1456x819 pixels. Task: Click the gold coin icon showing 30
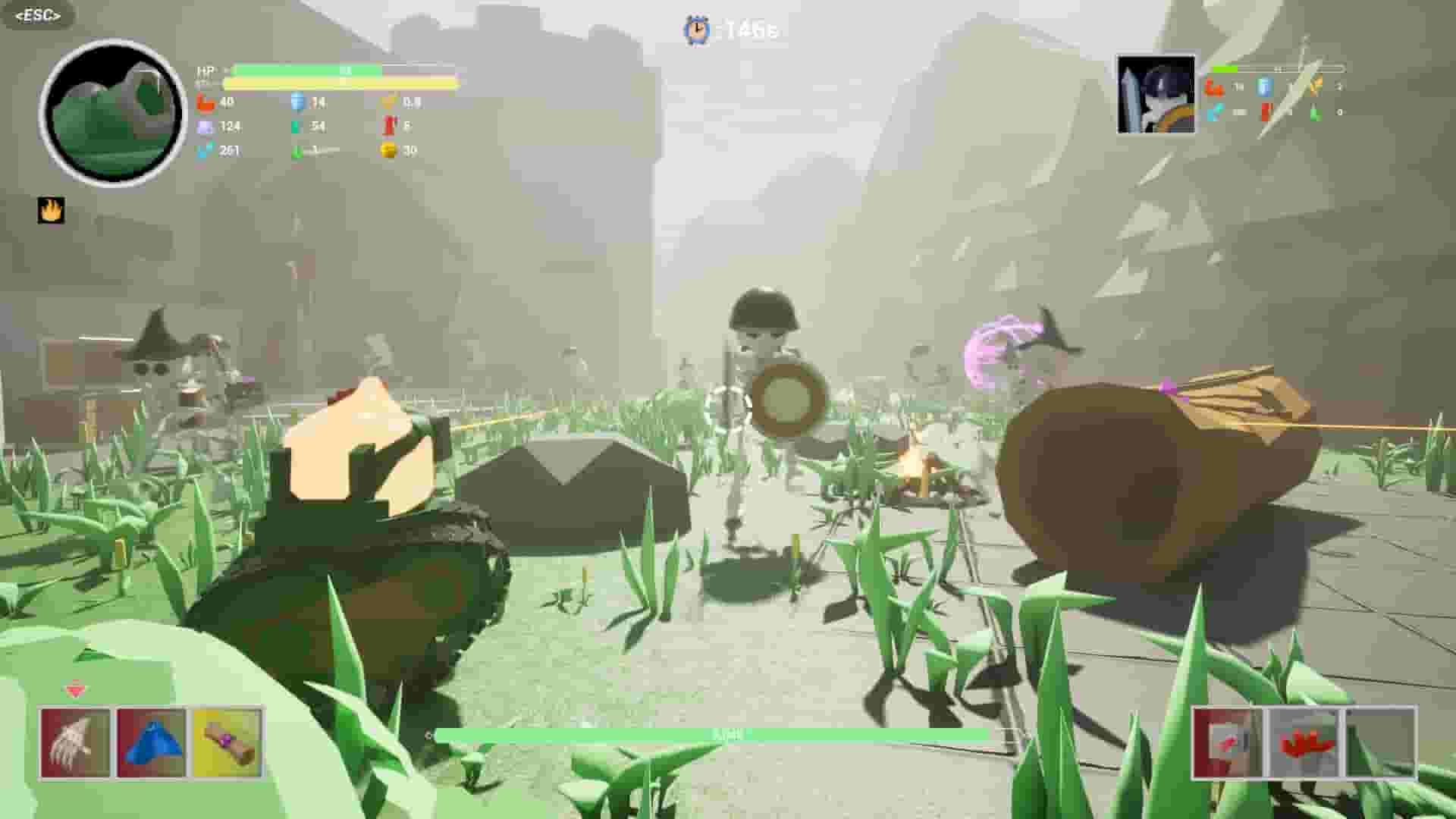coord(389,150)
